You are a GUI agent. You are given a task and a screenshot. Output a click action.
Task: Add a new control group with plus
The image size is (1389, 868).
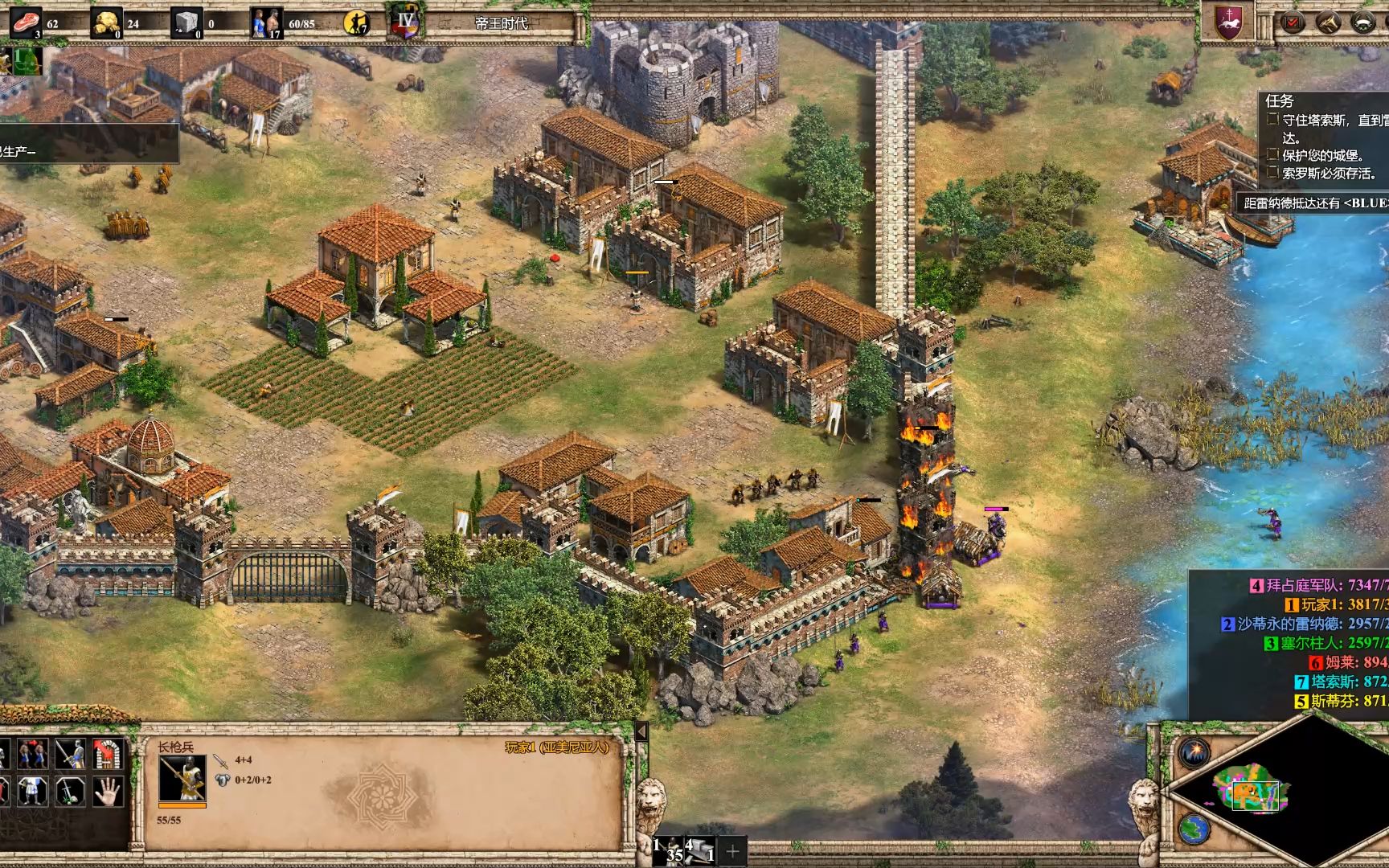732,851
